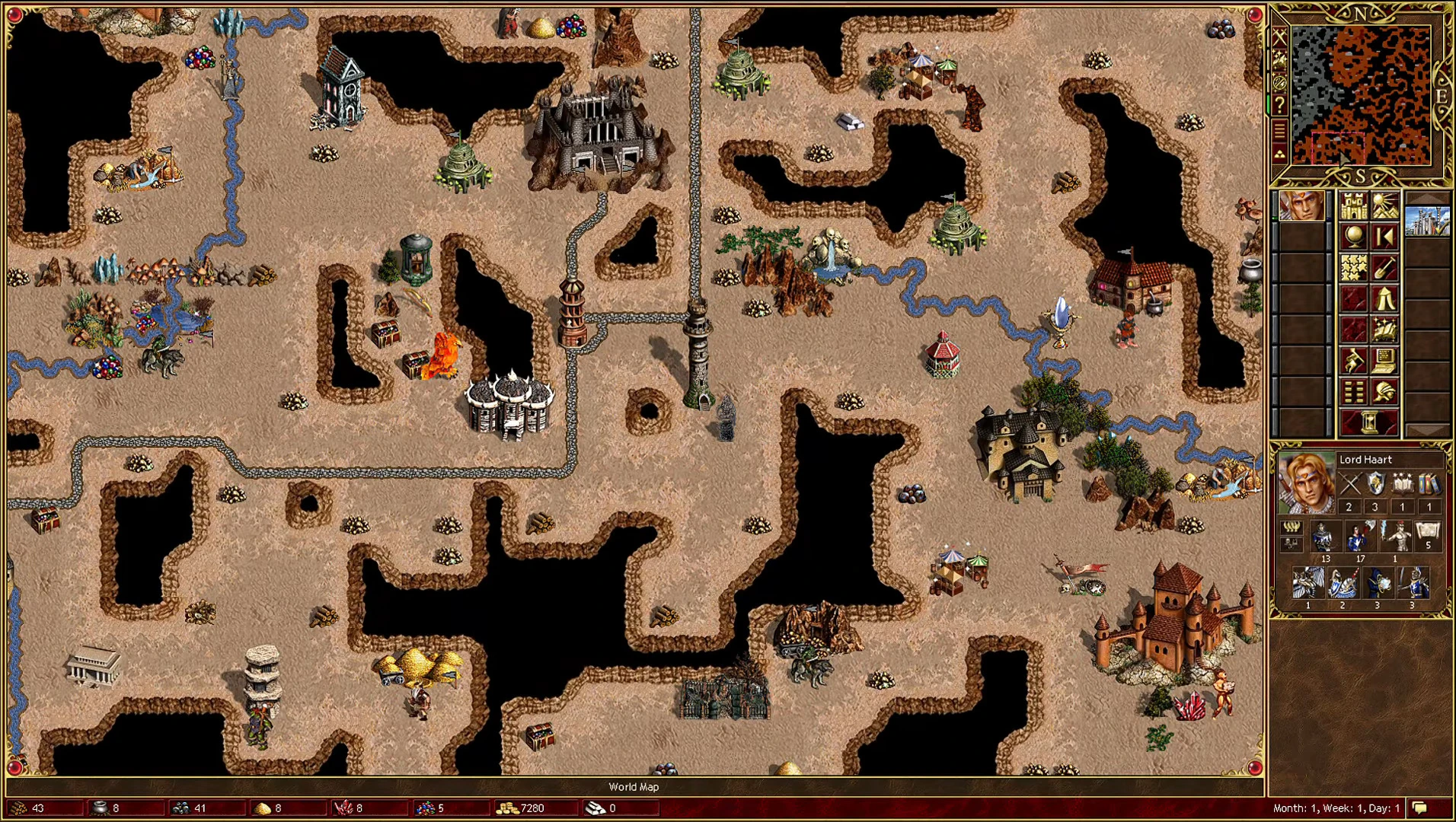Open System Options computer icon
Image resolution: width=1456 pixels, height=822 pixels.
(1384, 359)
